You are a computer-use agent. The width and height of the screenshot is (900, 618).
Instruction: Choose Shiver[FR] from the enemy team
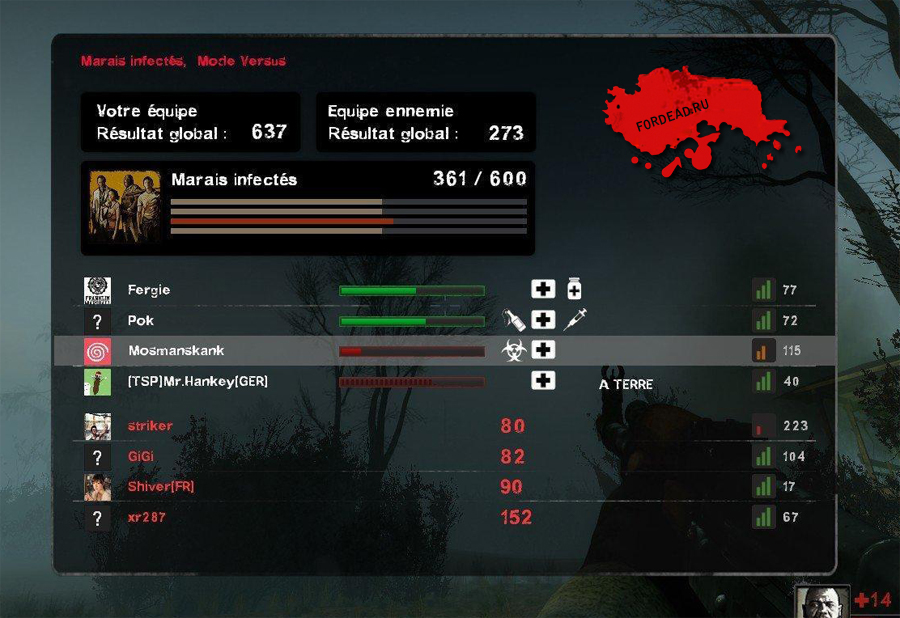click(161, 487)
